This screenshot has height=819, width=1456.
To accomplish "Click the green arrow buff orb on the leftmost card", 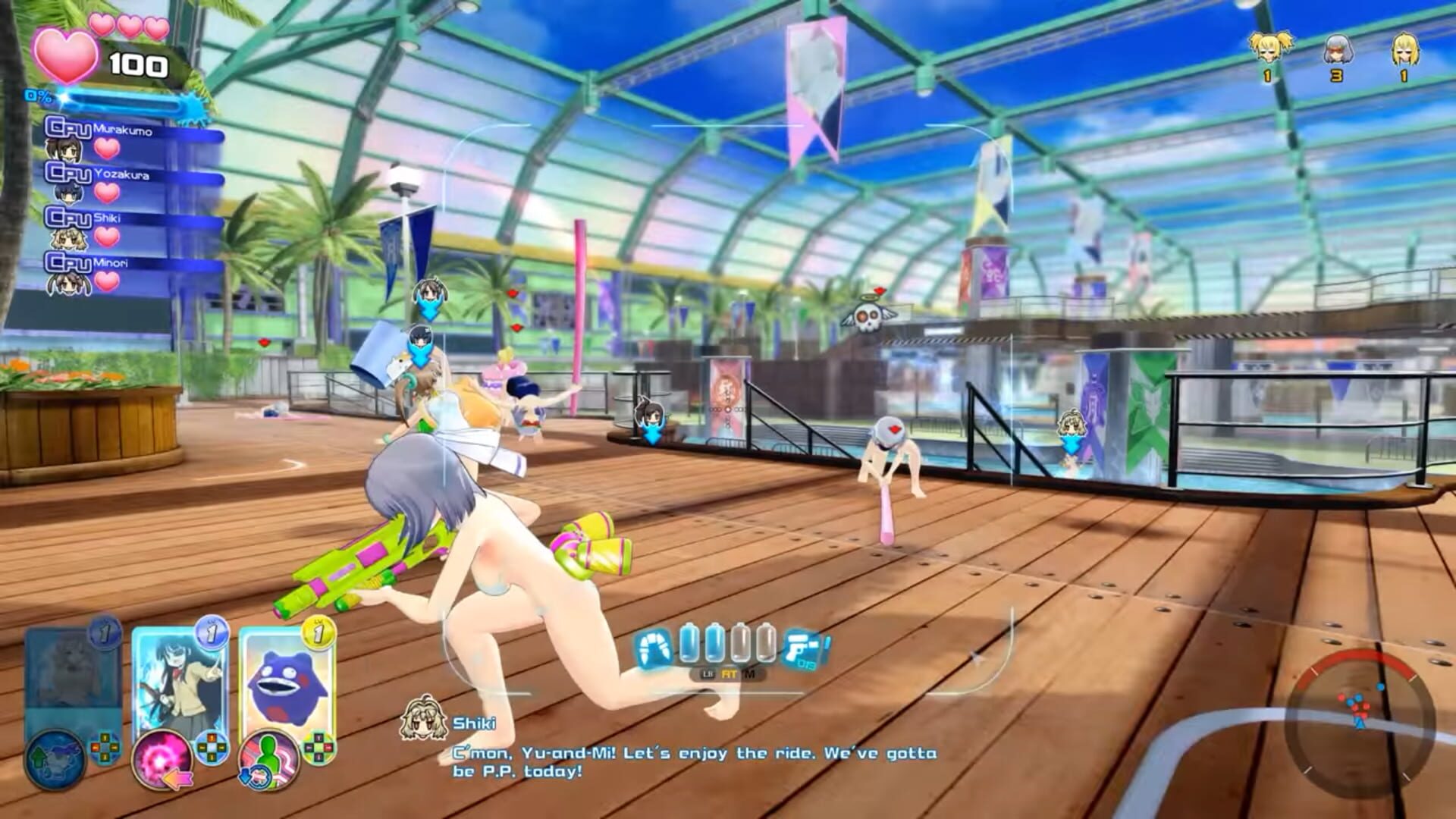I will click(57, 760).
